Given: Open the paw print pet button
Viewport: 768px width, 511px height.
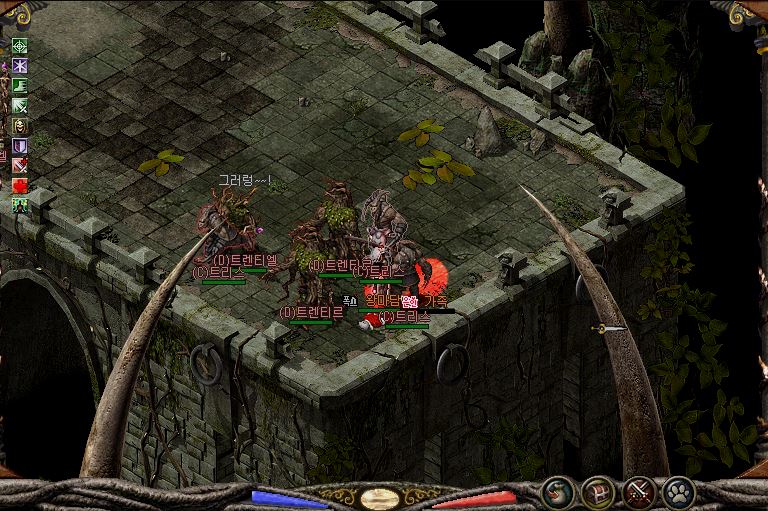Looking at the screenshot, I should [679, 492].
